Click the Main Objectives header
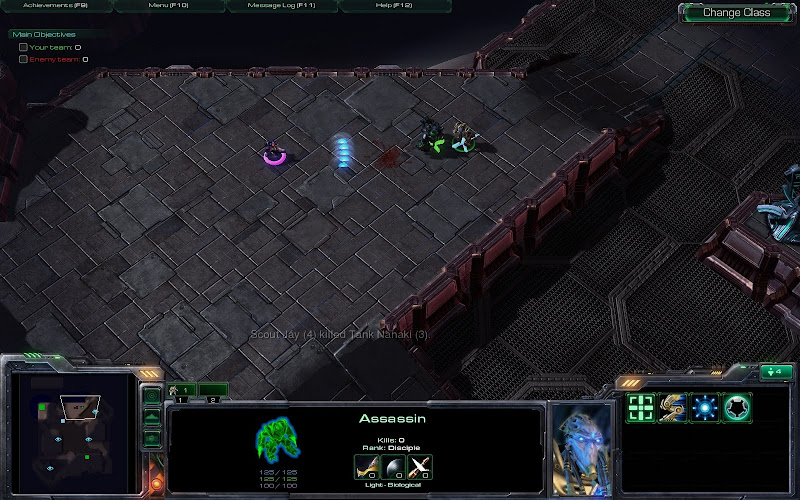800x500 pixels. [43, 34]
